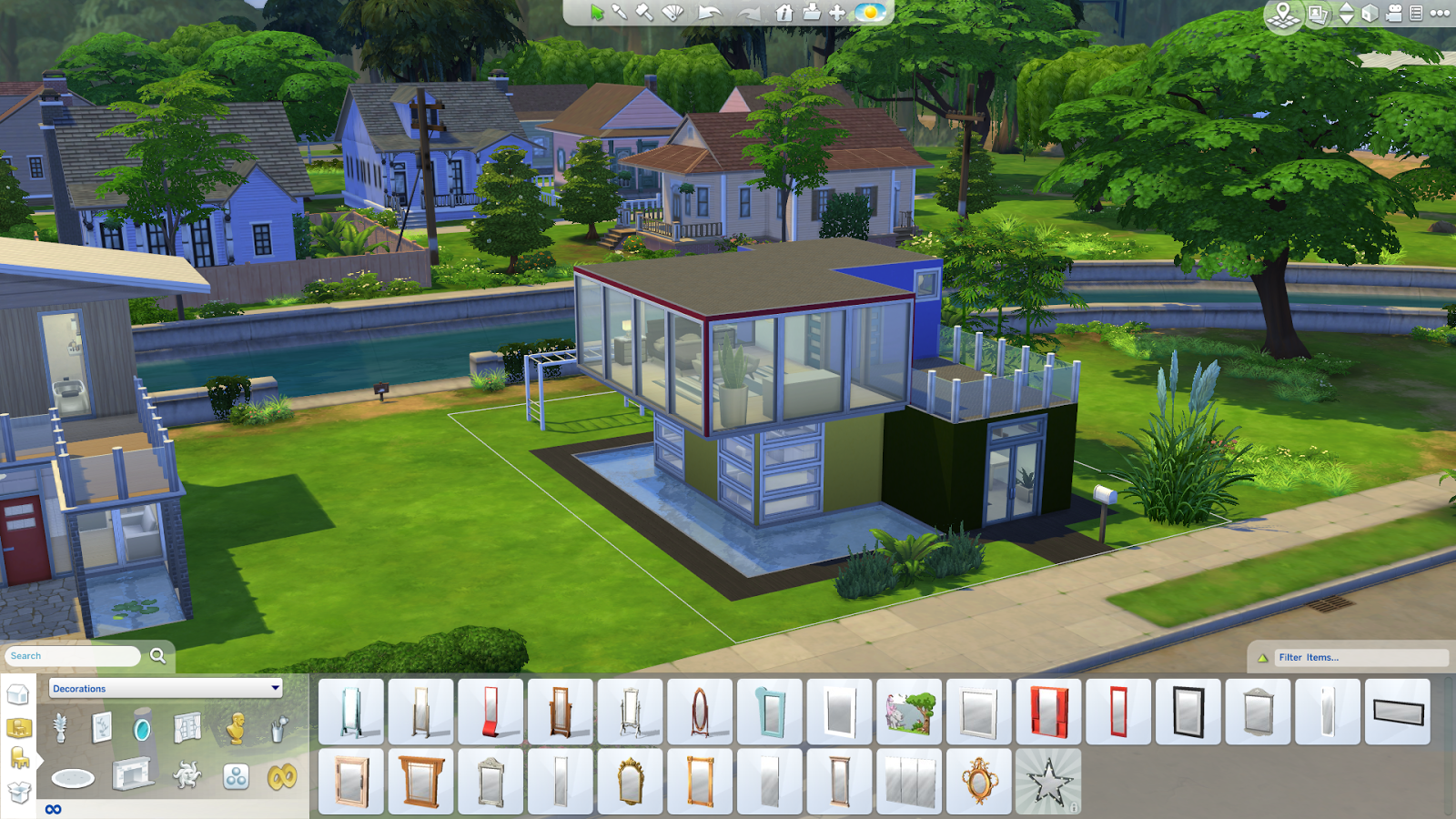Open the three-dot game options menu
1456x819 pixels.
coord(1440,13)
